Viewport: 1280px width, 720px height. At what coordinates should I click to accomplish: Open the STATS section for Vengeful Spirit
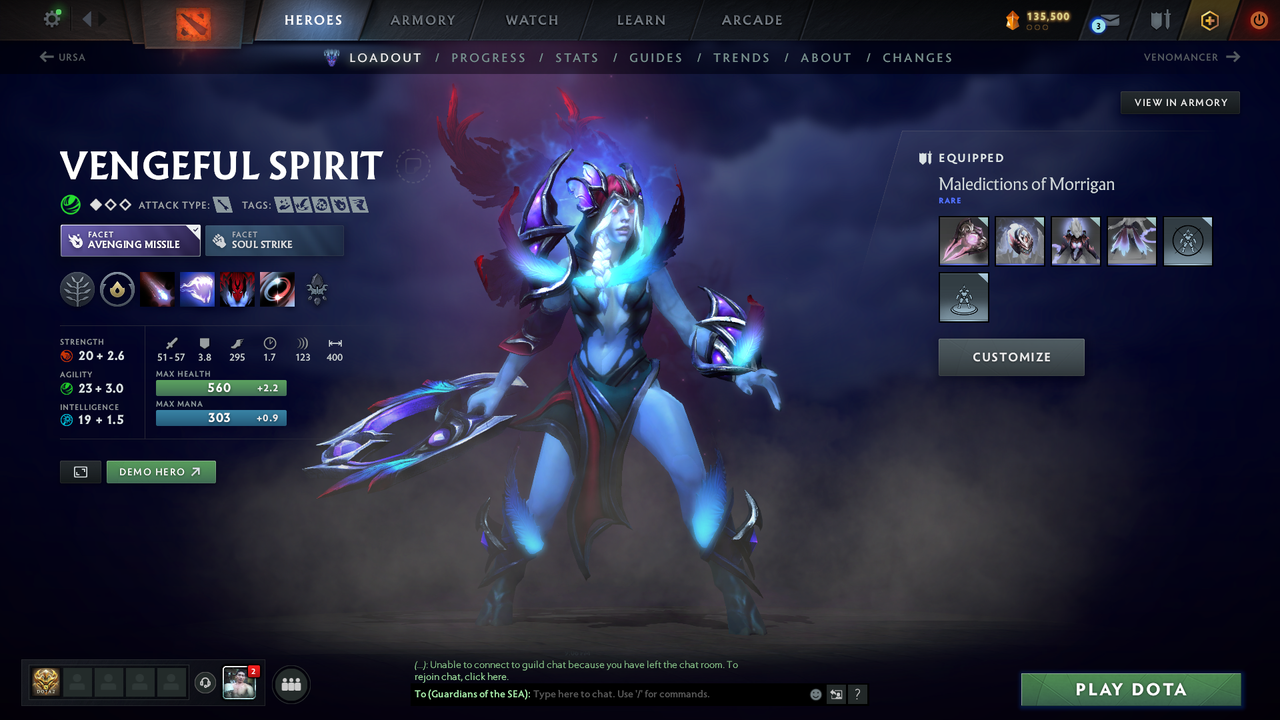(577, 57)
